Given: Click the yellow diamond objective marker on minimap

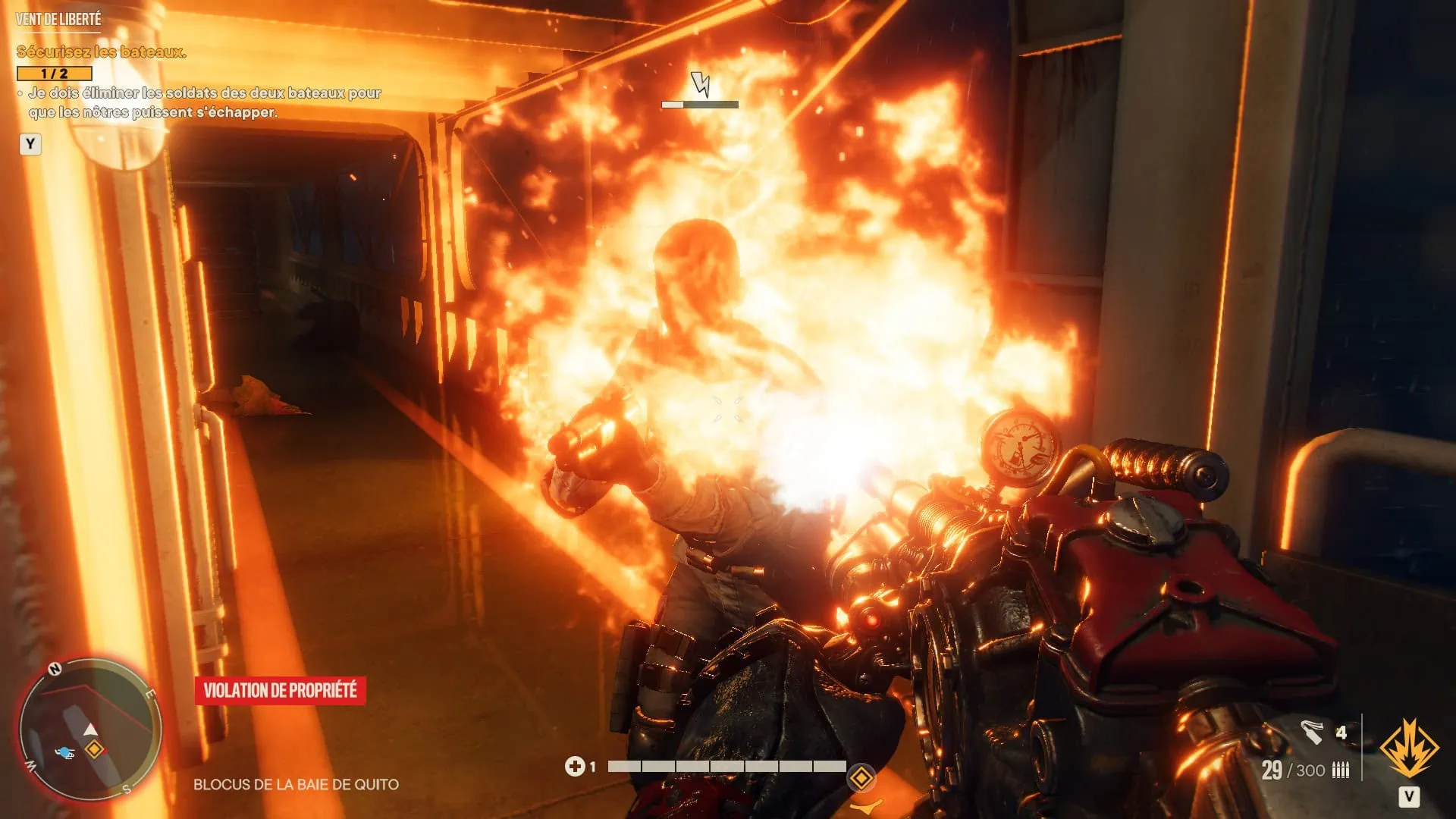Looking at the screenshot, I should coord(94,750).
